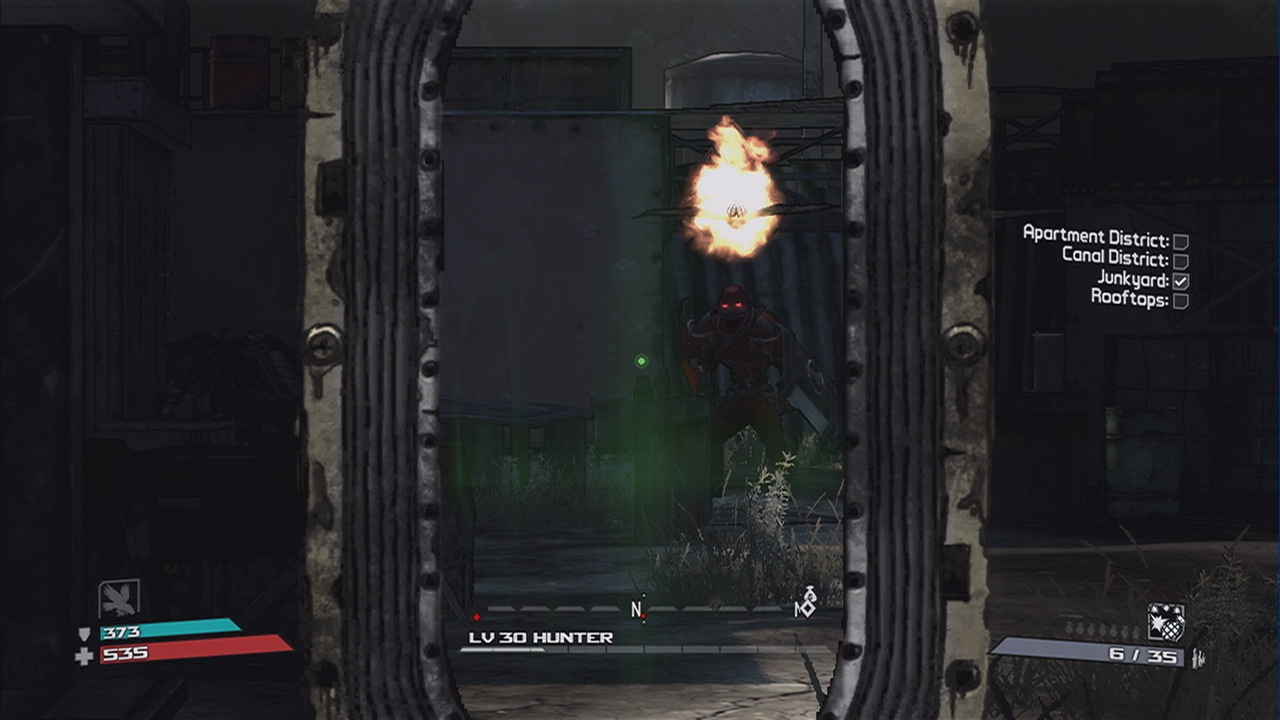Image resolution: width=1280 pixels, height=720 pixels.
Task: Toggle the Canal District objective checkbox
Action: point(1180,261)
